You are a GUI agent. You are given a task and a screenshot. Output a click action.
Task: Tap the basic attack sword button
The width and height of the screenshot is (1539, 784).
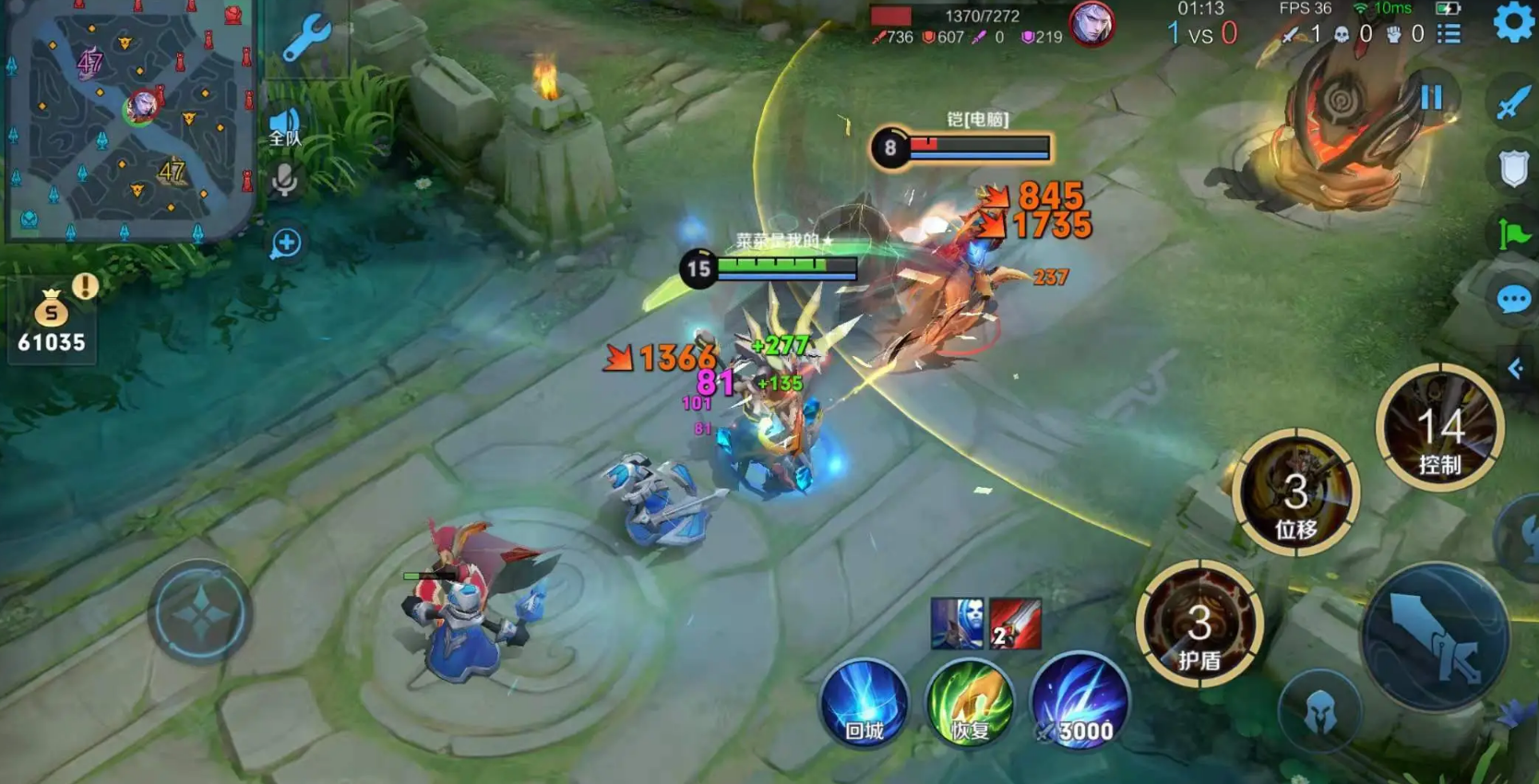coord(1435,636)
